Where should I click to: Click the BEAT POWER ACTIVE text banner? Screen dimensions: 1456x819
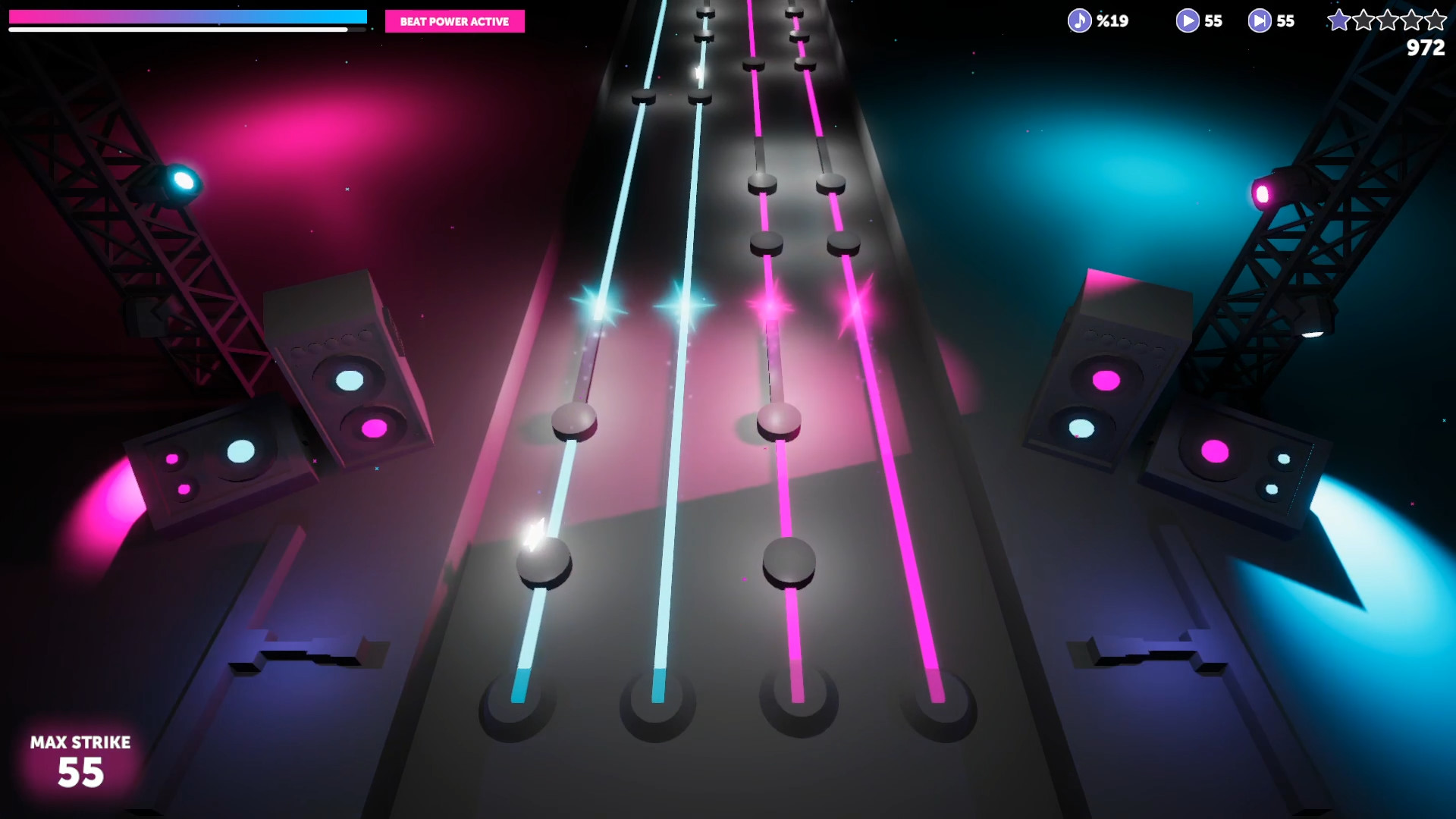coord(455,22)
